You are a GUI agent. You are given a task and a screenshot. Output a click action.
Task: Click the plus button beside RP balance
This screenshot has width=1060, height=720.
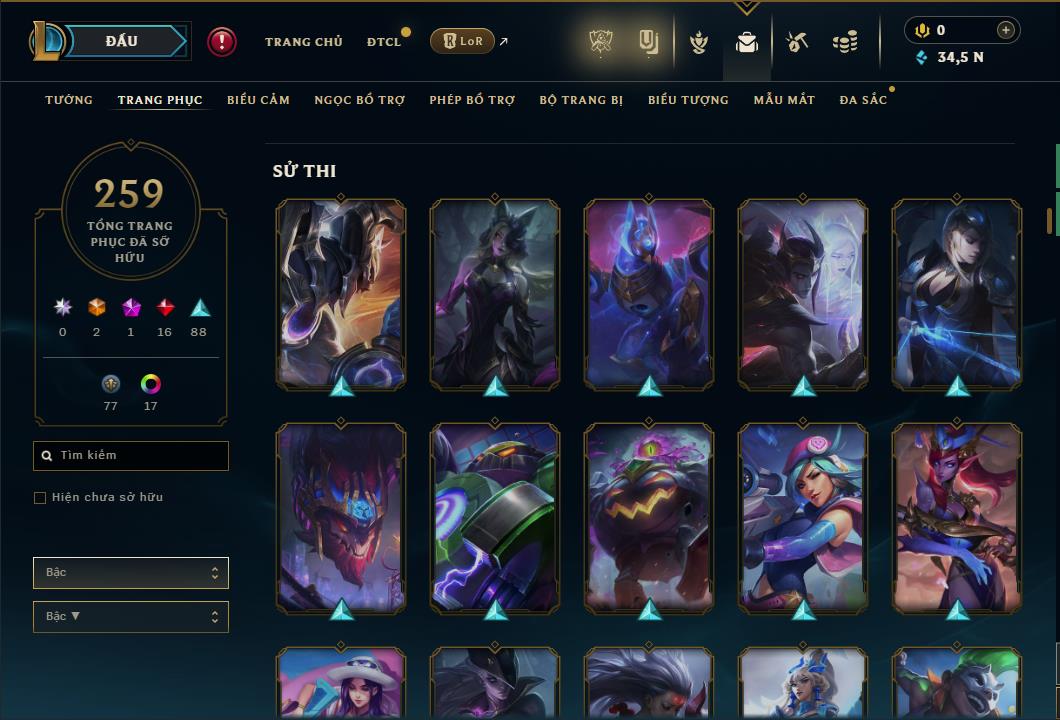(1005, 31)
